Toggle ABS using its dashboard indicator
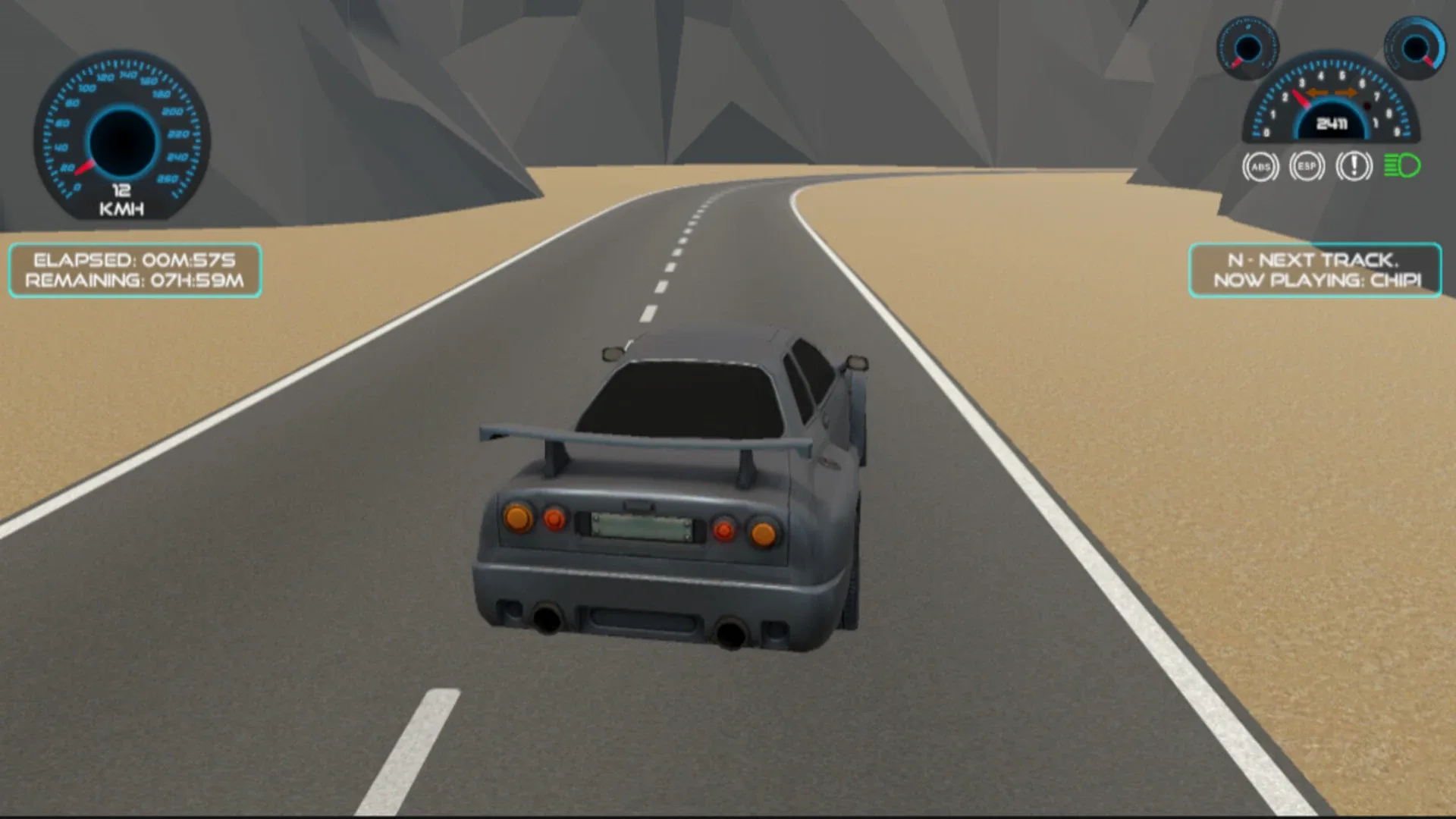This screenshot has width=1456, height=819. point(1262,166)
